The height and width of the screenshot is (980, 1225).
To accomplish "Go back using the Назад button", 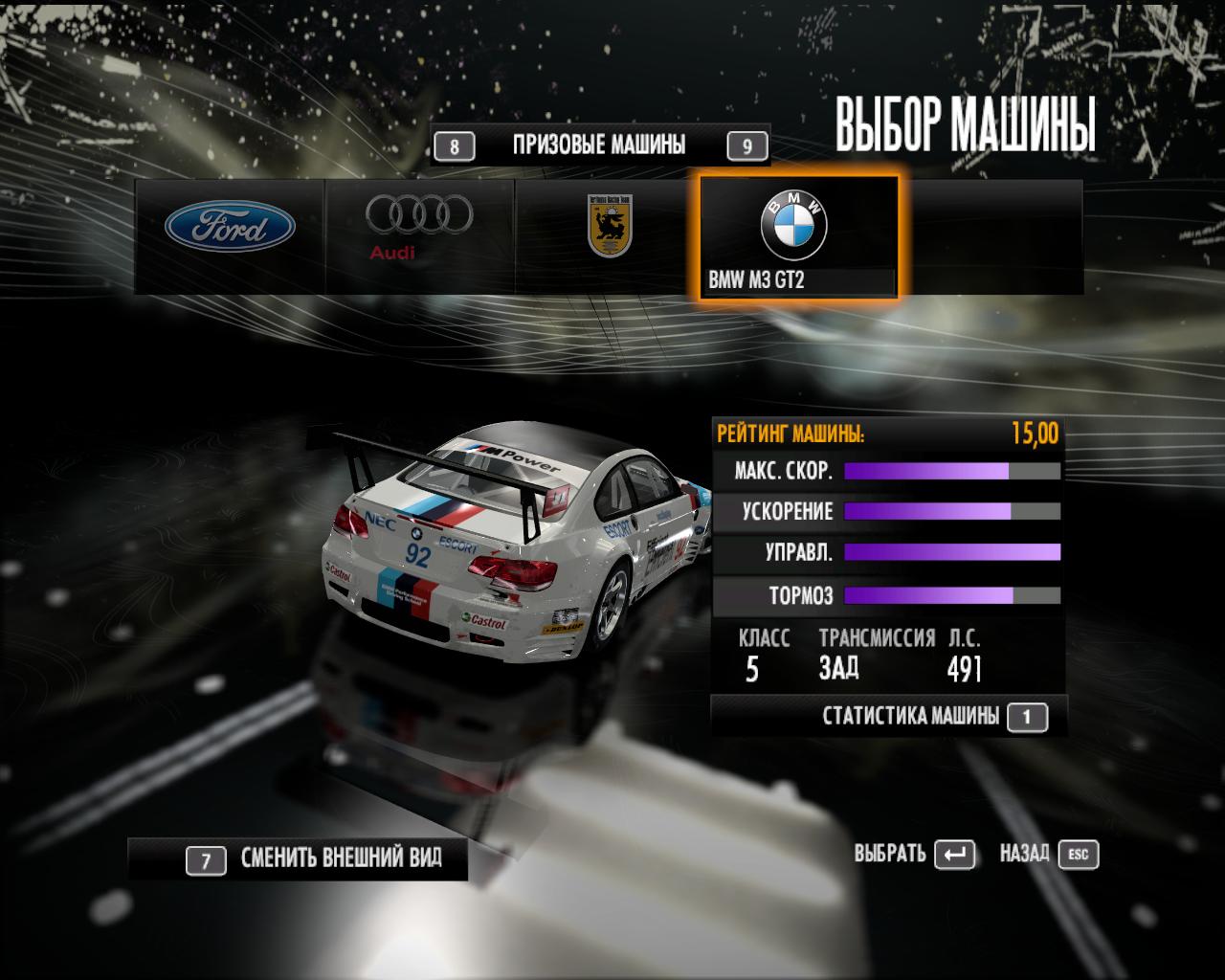I will click(x=1048, y=854).
